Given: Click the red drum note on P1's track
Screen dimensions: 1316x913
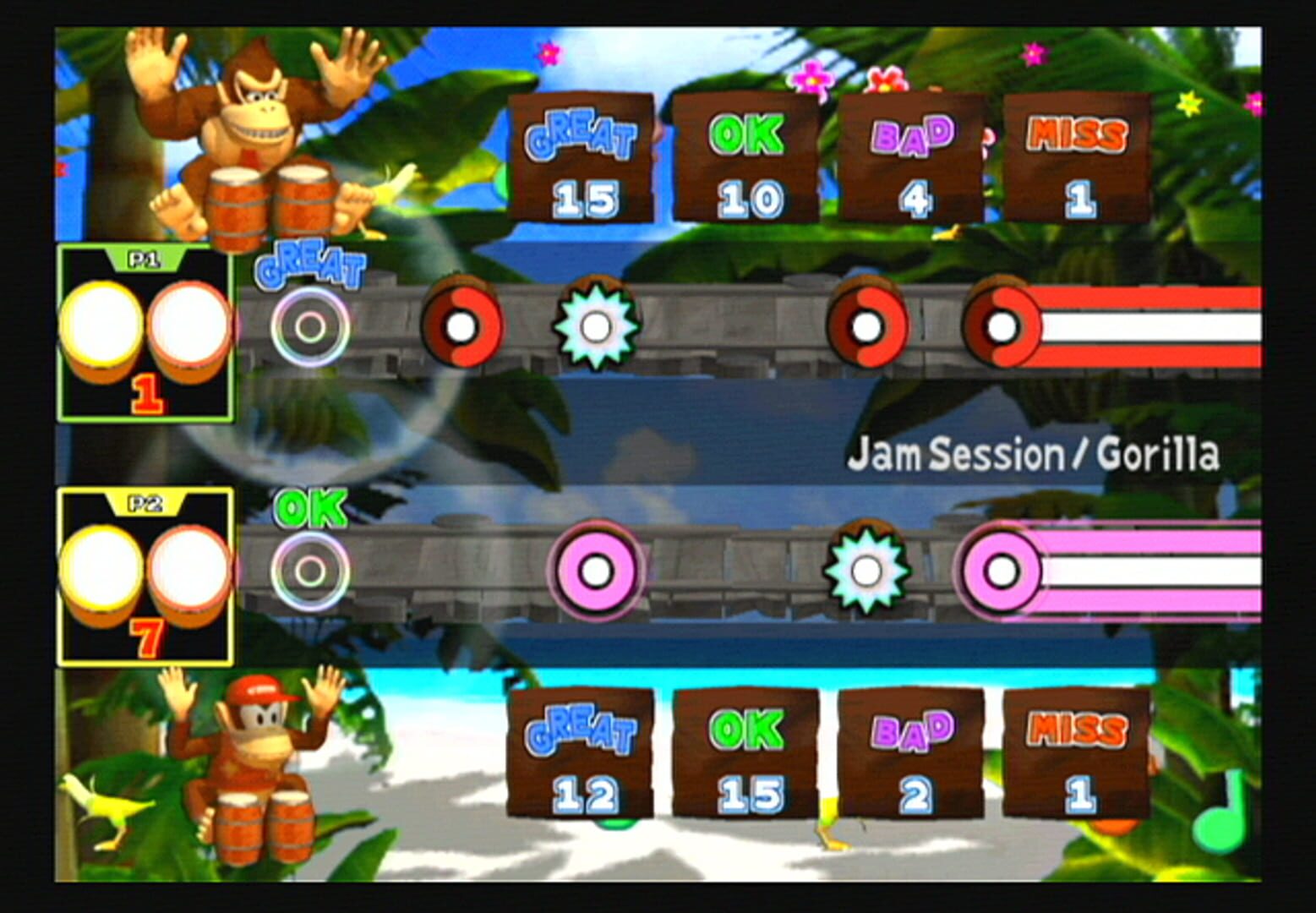Looking at the screenshot, I should 461,325.
